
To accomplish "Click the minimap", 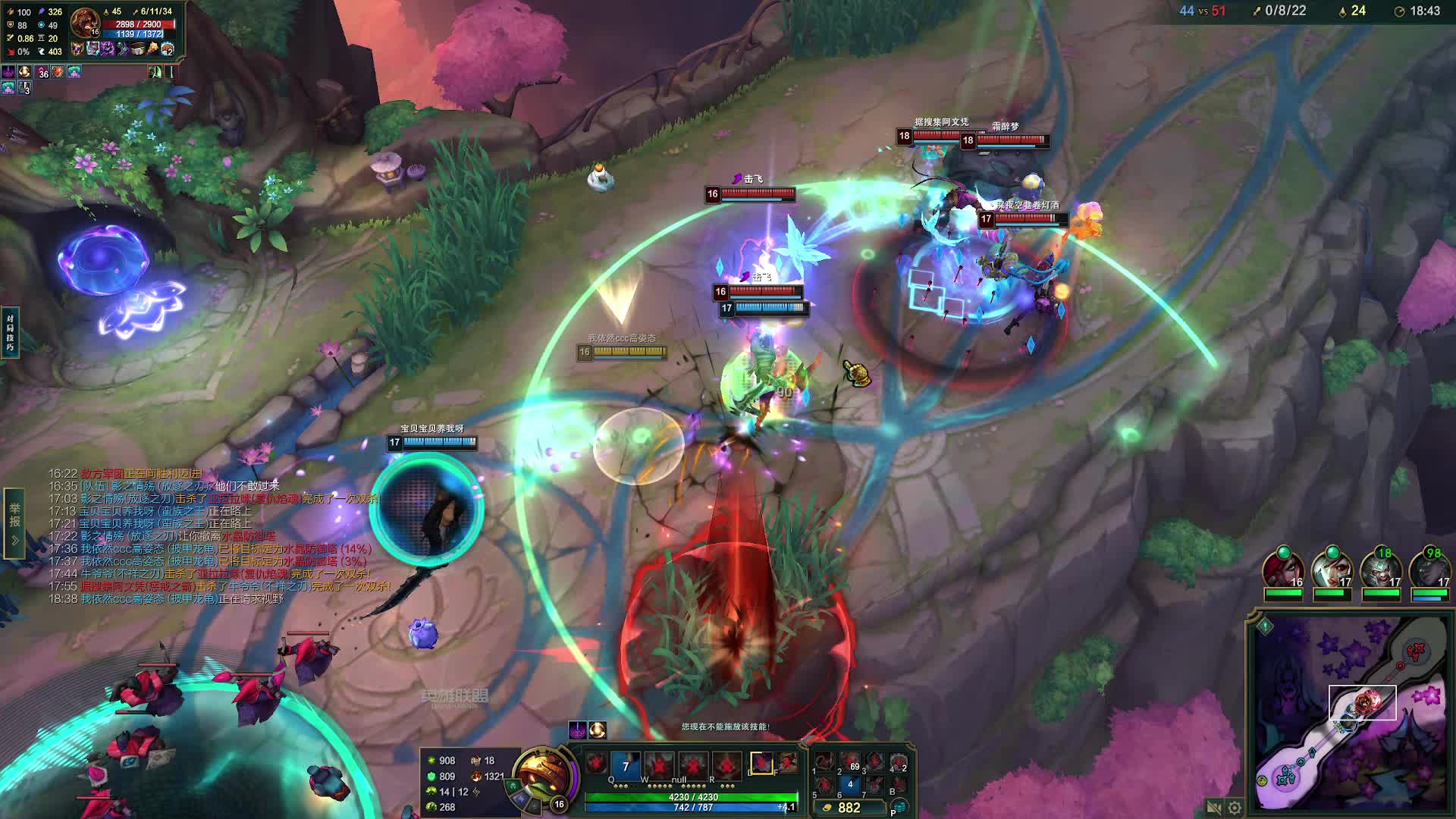I will [1350, 713].
